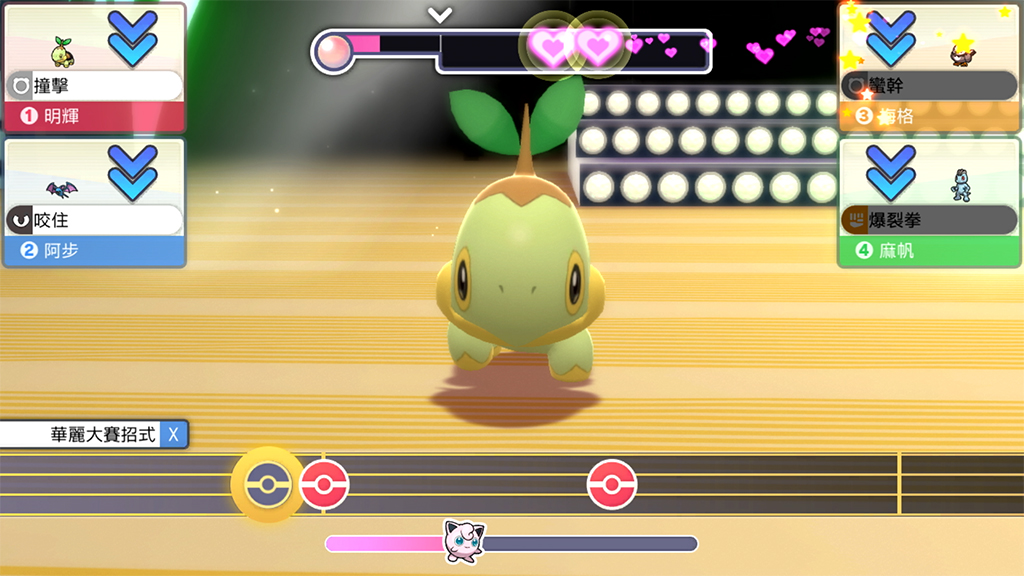The width and height of the screenshot is (1024, 576).
Task: Click the Jigglypuff song progress marker
Action: point(464,541)
